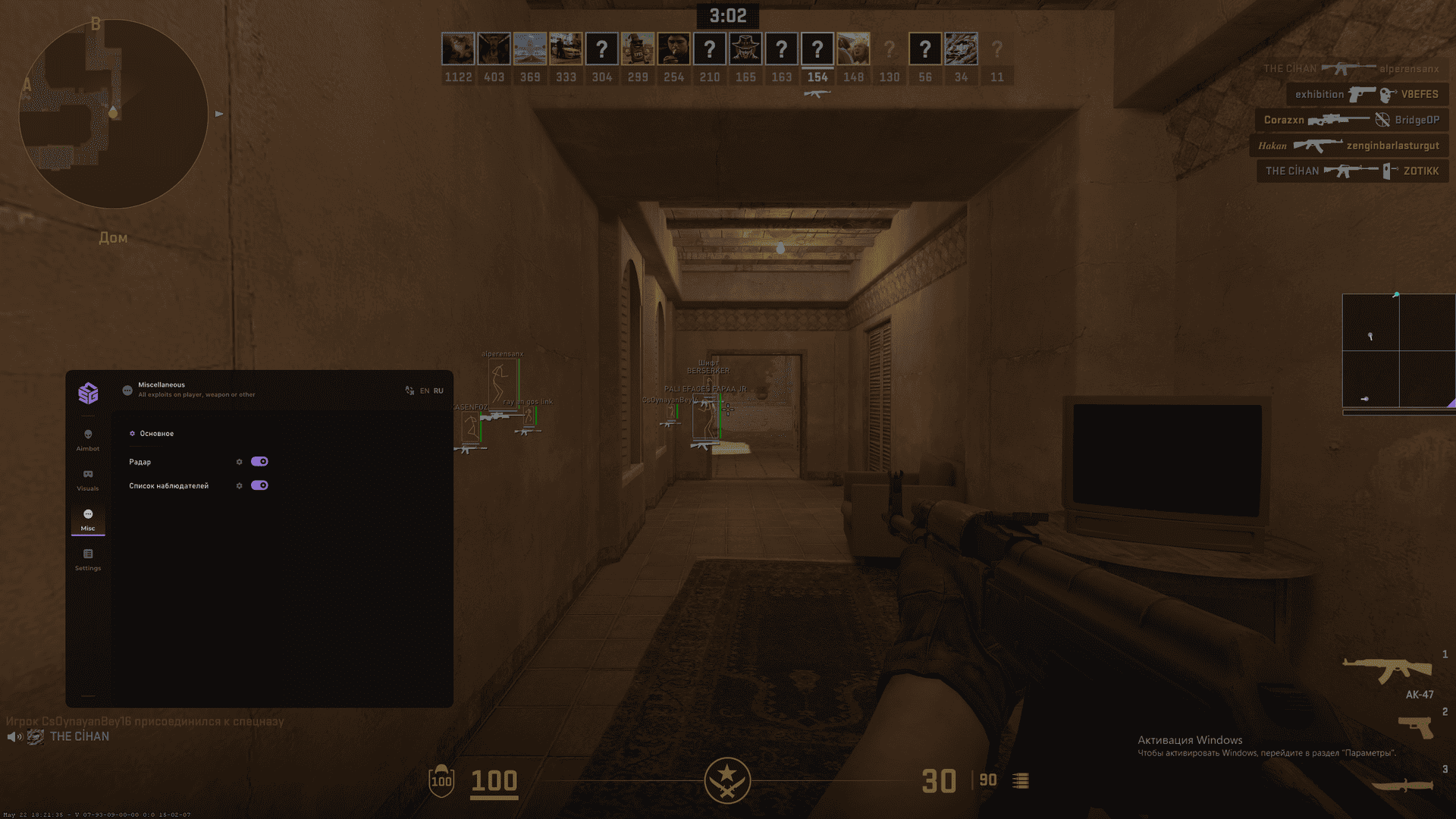
Task: Select the Misc tab in the sidebar
Action: click(88, 519)
